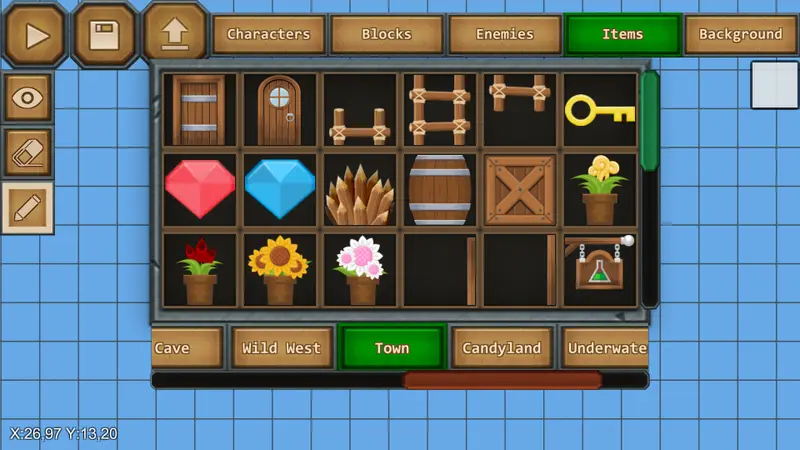Screen dimensions: 800x450
Task: Activate the pencil draw tool
Action: point(28,207)
